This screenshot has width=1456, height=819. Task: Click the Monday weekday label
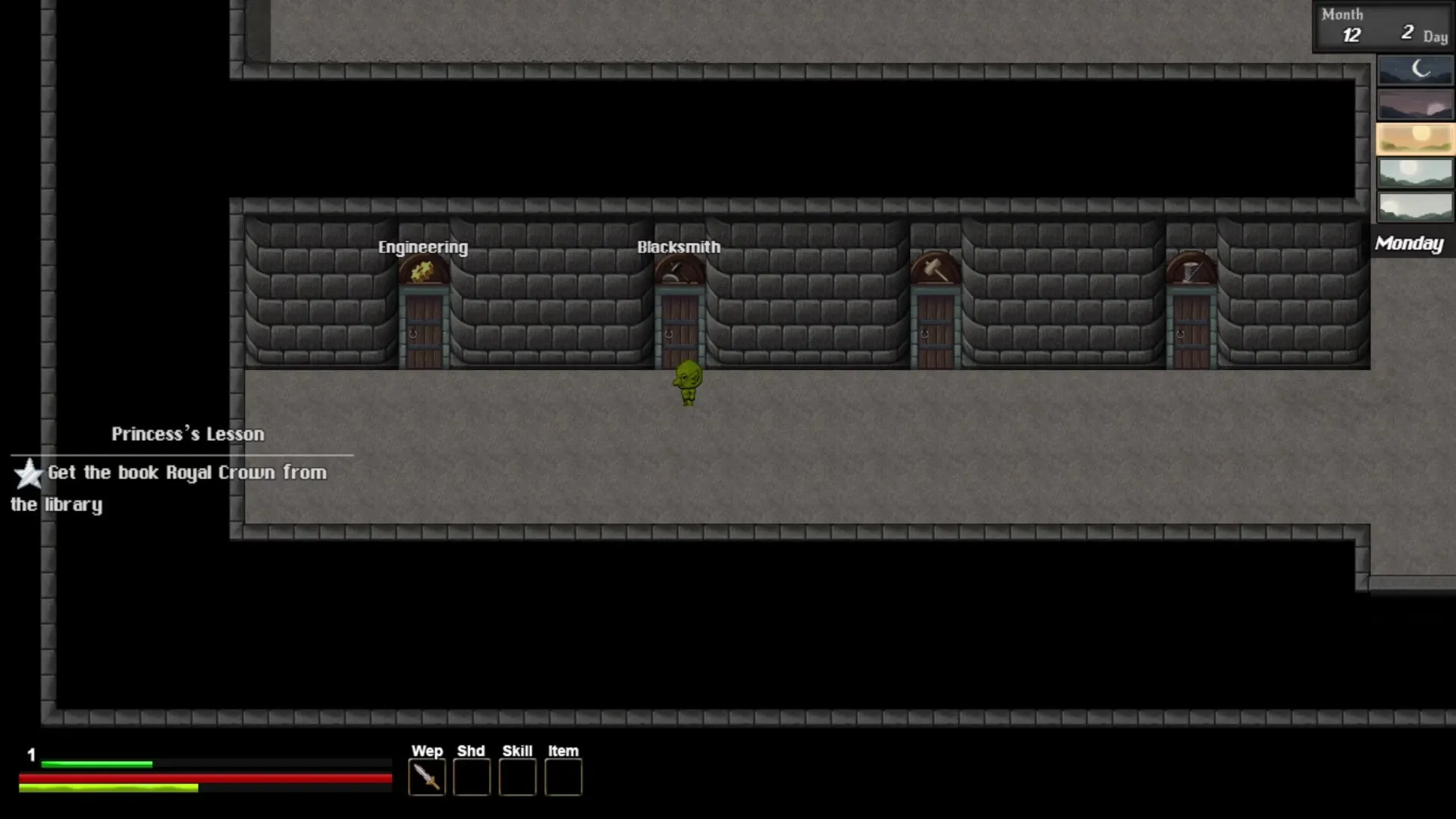tap(1409, 243)
